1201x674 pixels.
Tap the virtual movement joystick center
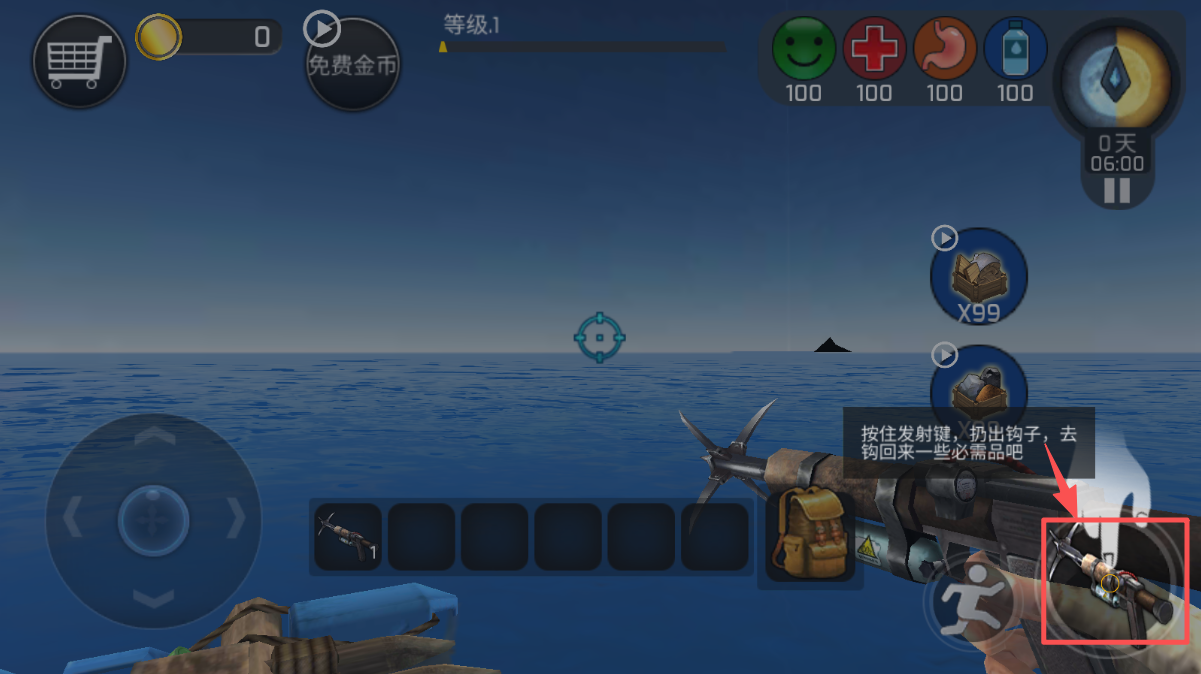tap(153, 520)
